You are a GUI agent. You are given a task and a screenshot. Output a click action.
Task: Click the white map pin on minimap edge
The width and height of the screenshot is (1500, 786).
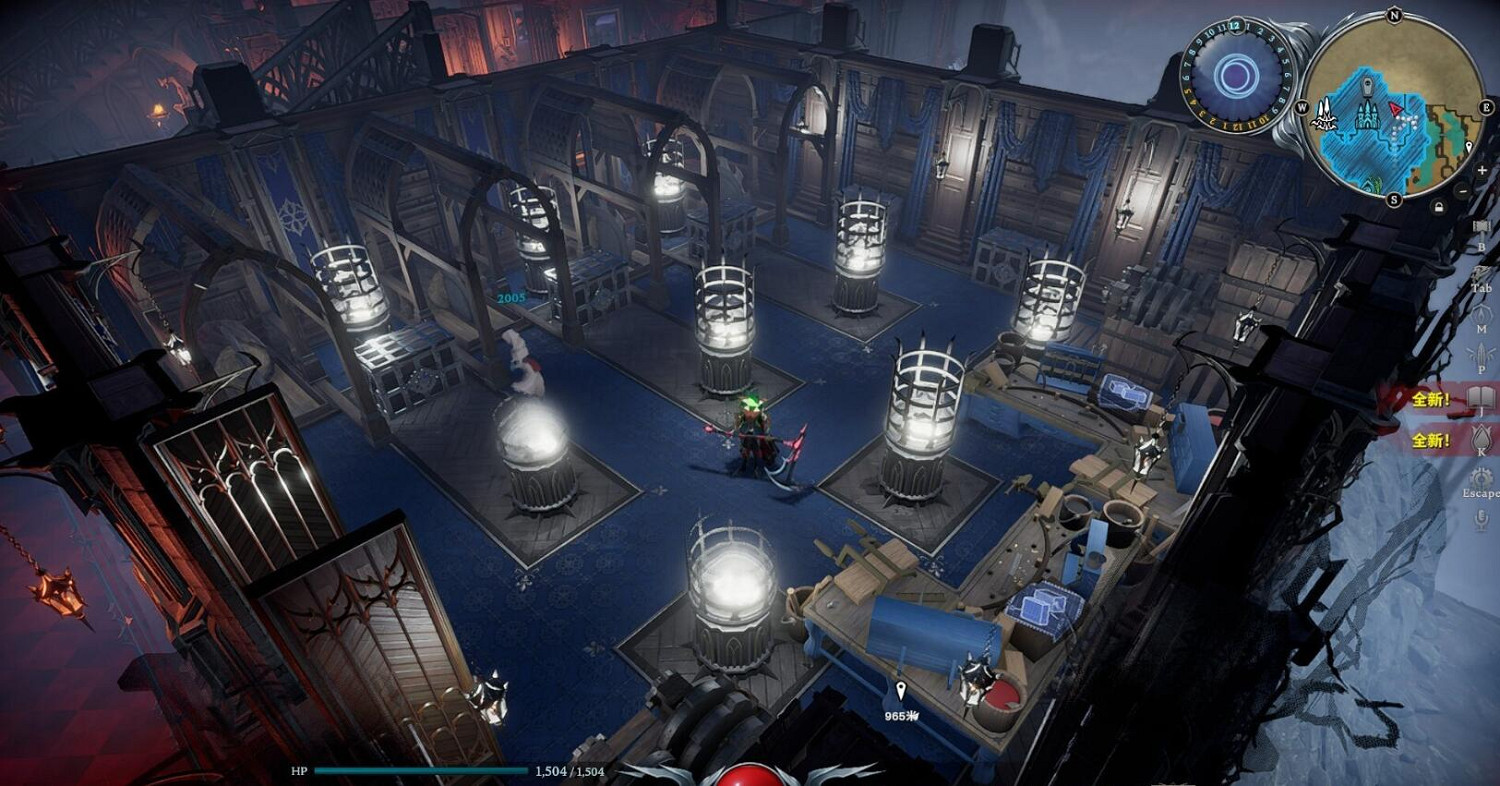1468,148
